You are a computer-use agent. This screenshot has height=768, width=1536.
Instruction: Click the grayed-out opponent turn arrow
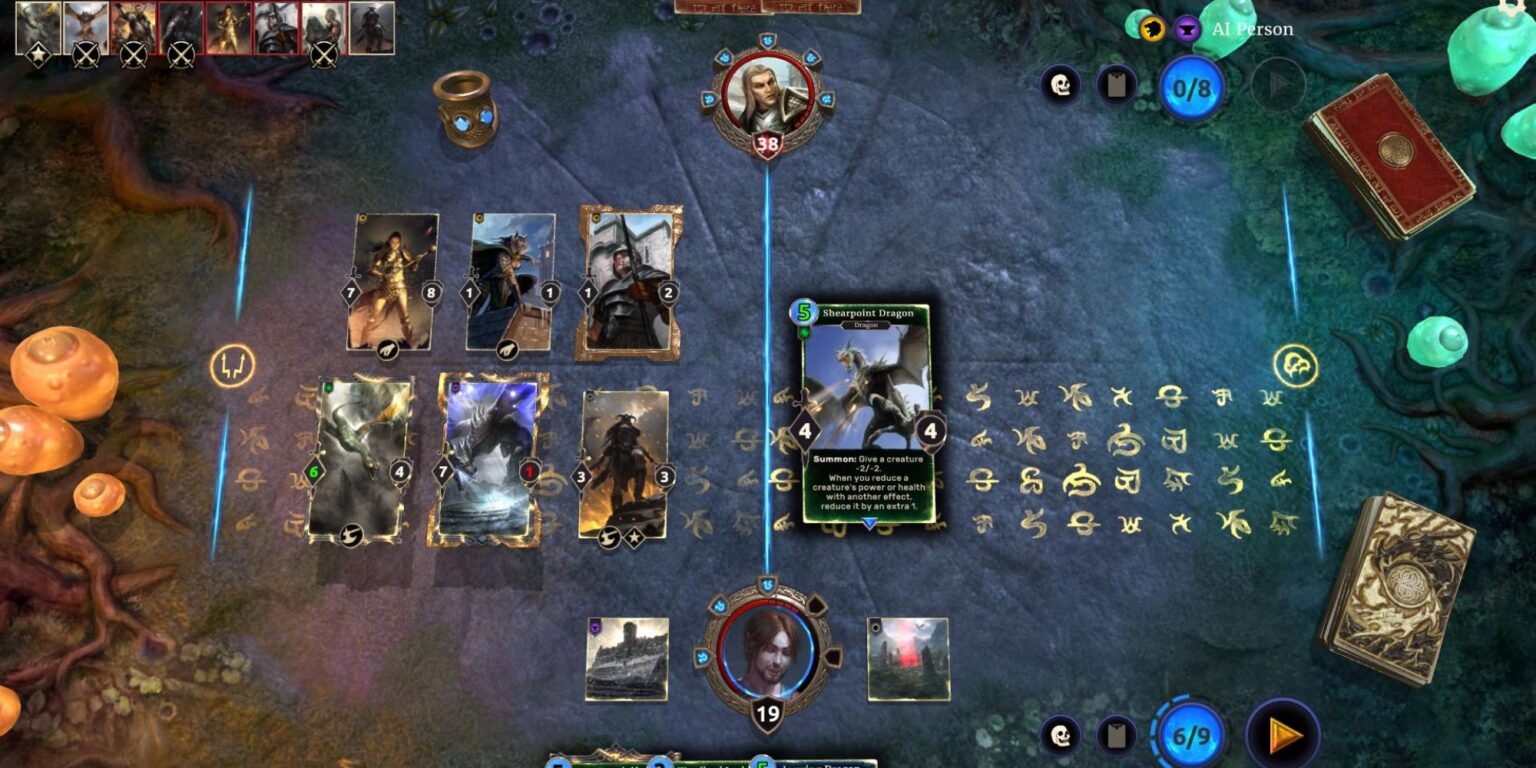pyautogui.click(x=1276, y=85)
